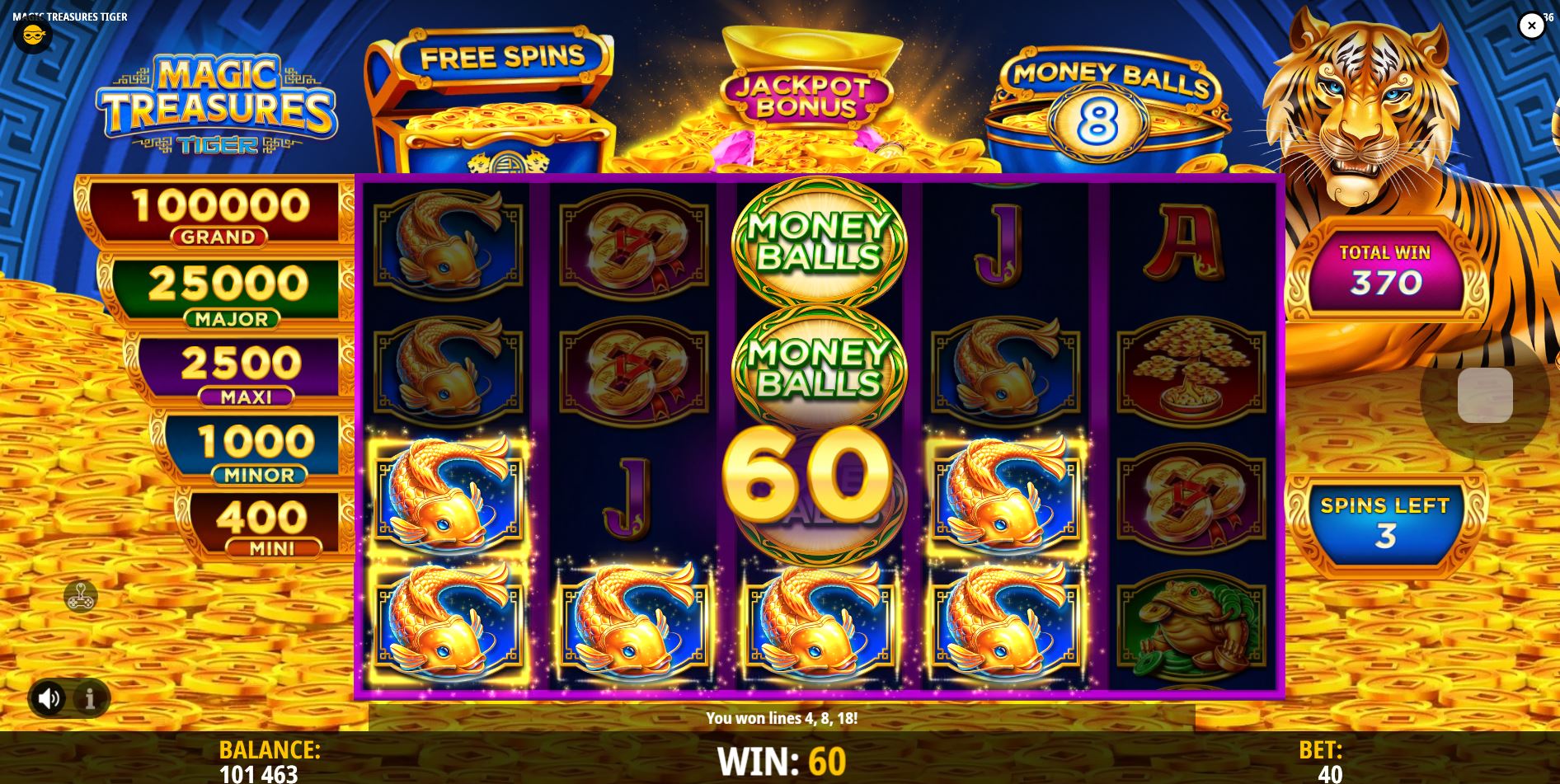1560x784 pixels.
Task: Select the glowing koi fish on the first reel
Action: (x=449, y=495)
